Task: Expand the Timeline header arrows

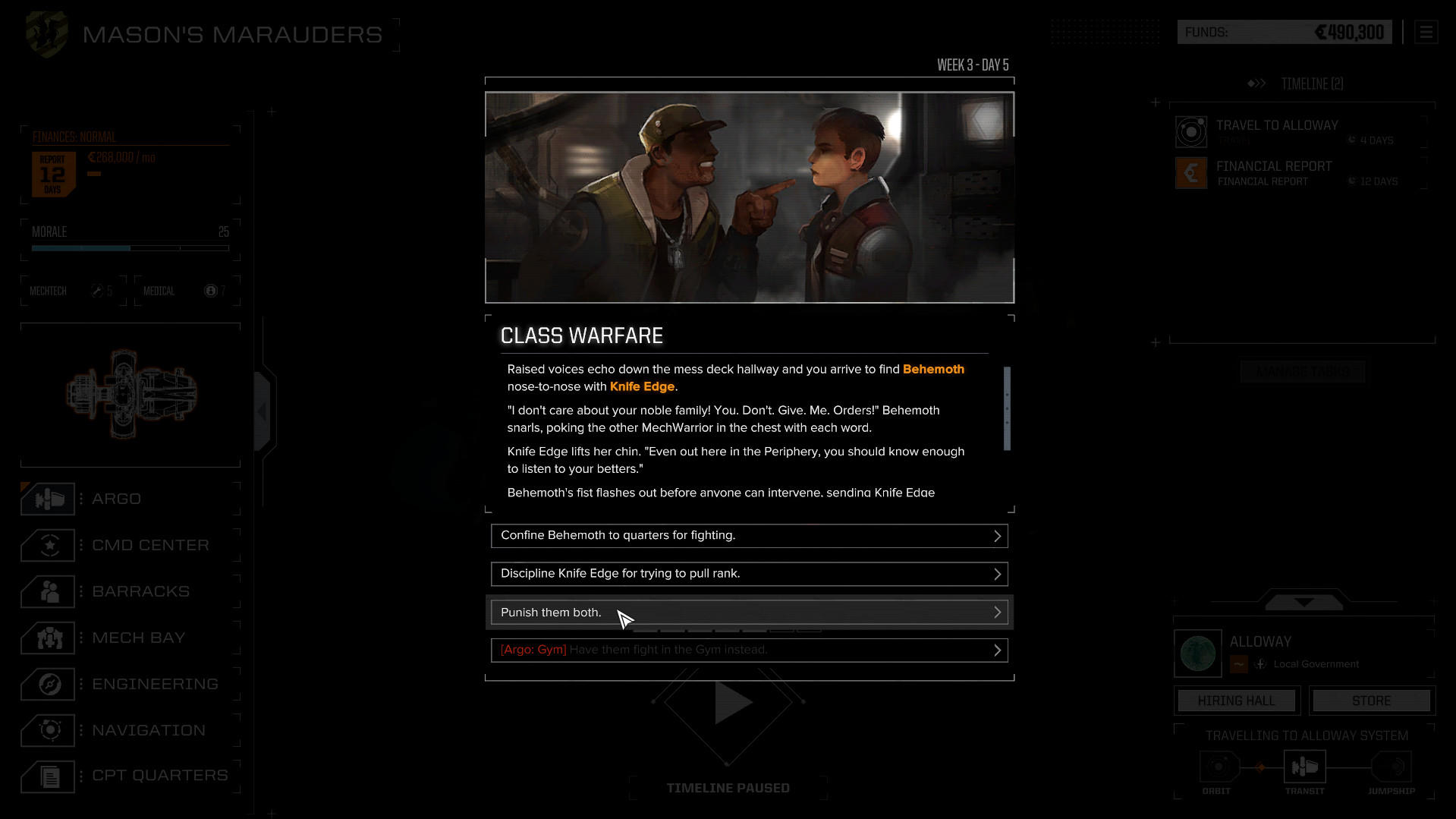Action: pyautogui.click(x=1256, y=83)
